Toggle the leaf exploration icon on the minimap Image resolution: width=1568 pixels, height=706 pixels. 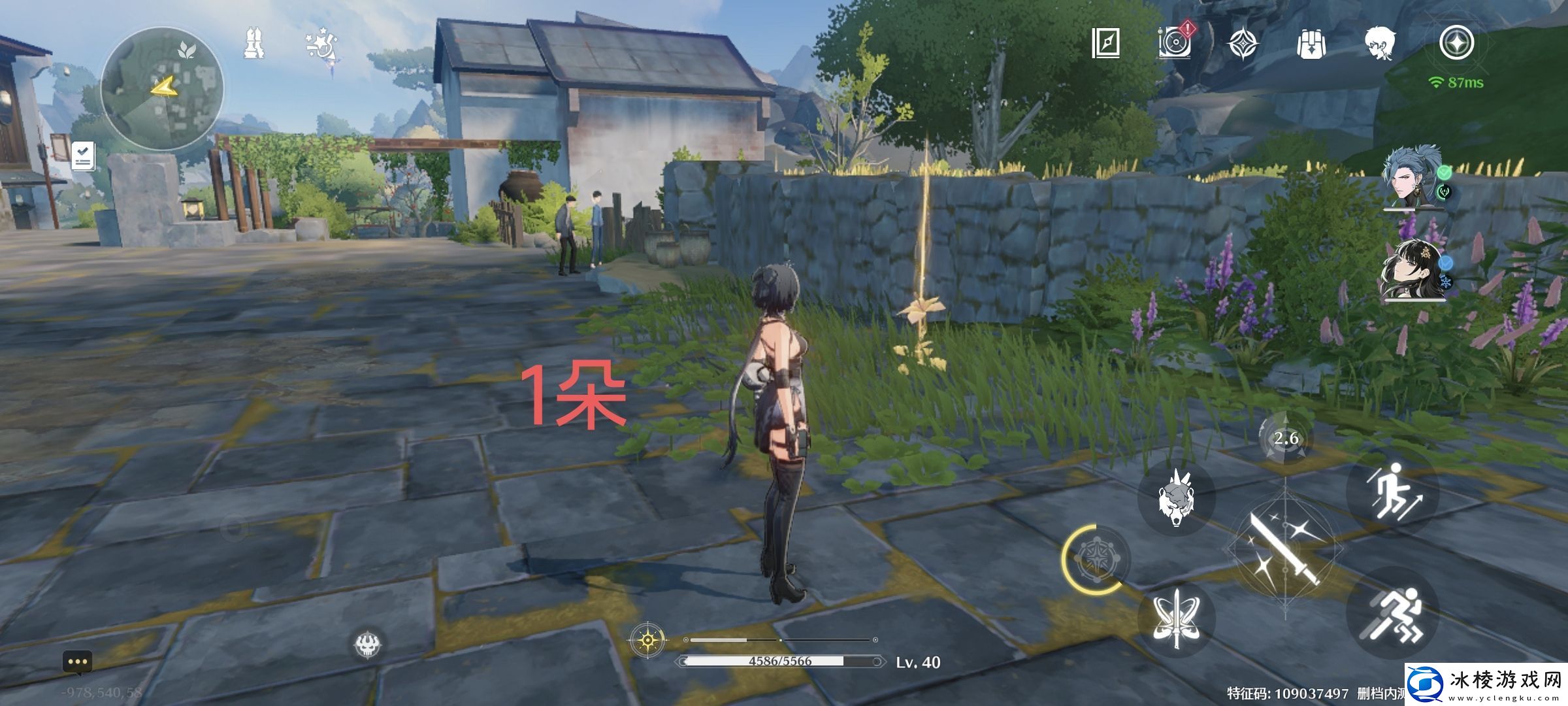point(186,48)
